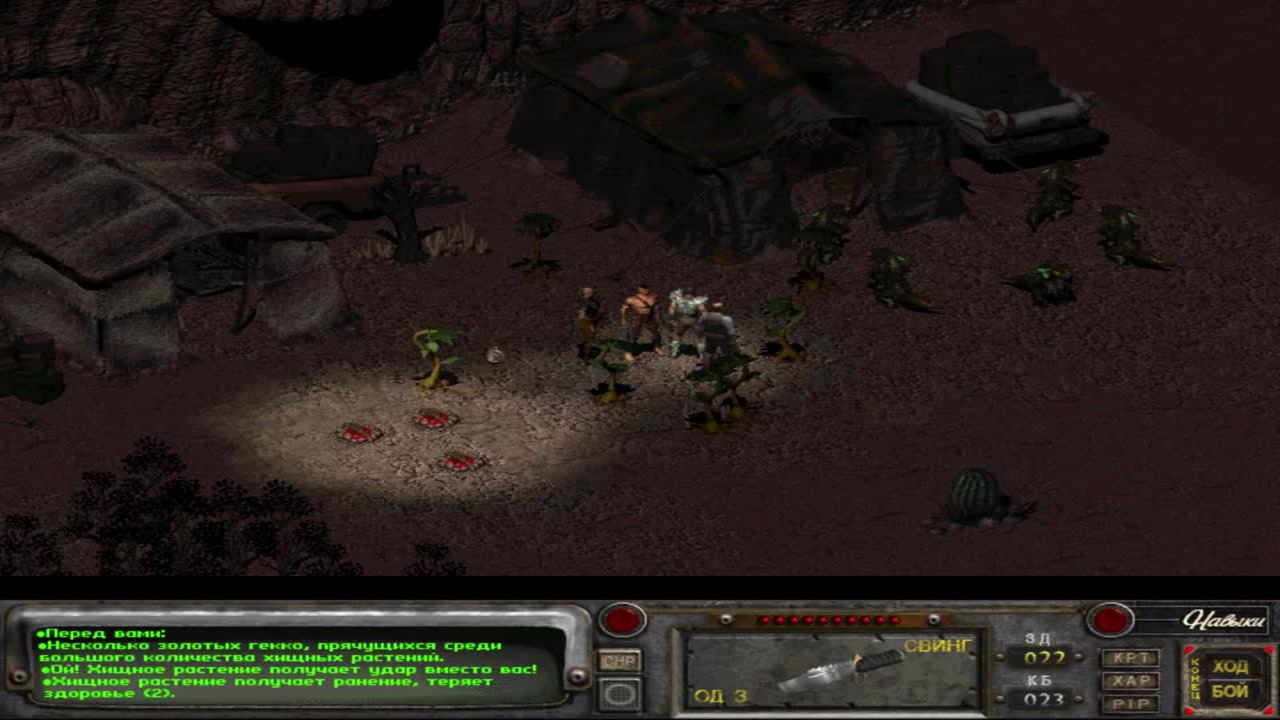This screenshot has height=720, width=1280.
Task: Open the Навыки skills panel
Action: pos(1223,620)
